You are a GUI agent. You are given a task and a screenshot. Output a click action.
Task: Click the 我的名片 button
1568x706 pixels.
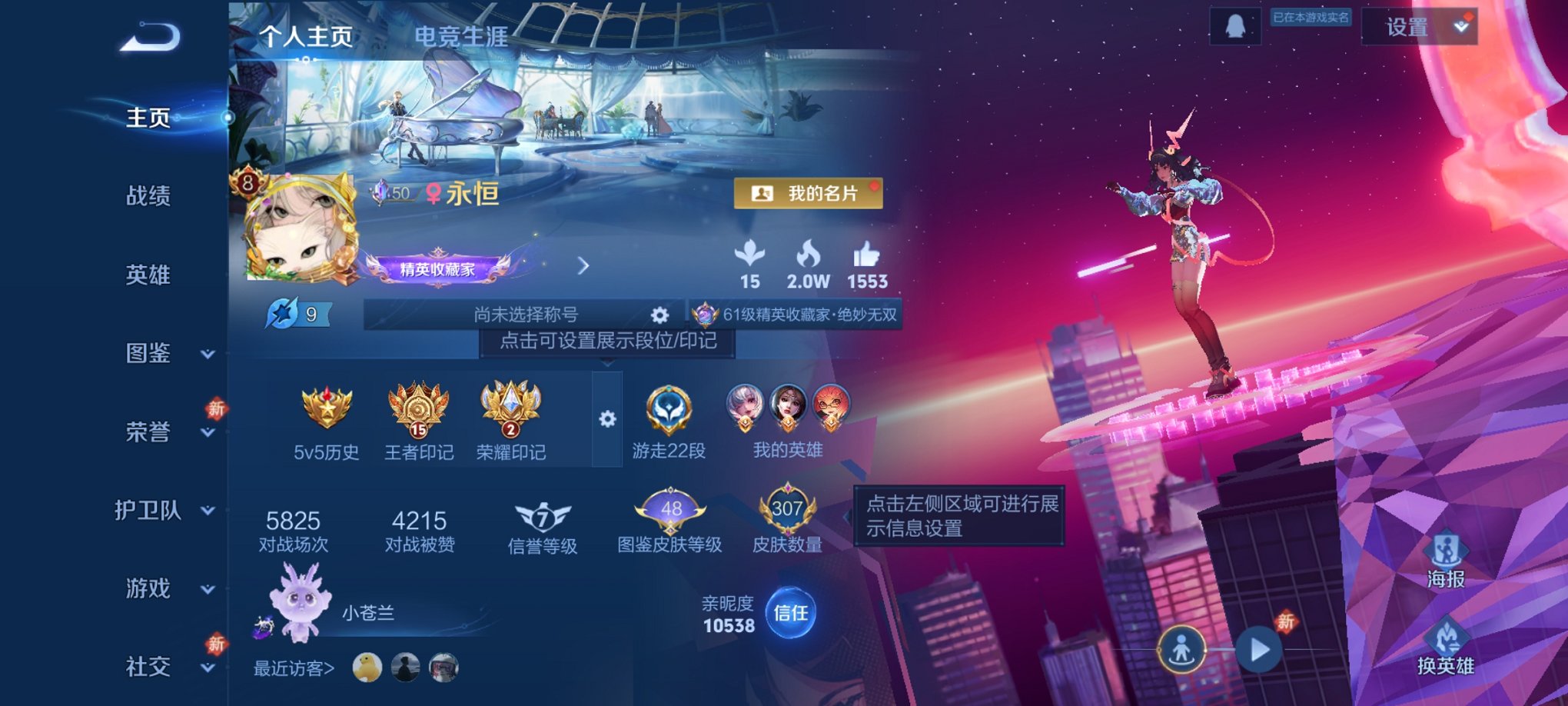click(809, 194)
